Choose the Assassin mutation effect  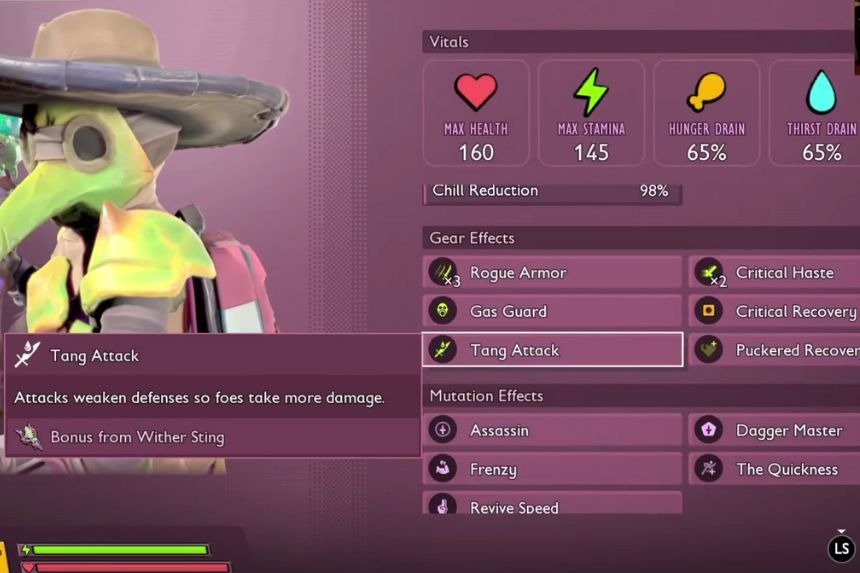(x=553, y=430)
